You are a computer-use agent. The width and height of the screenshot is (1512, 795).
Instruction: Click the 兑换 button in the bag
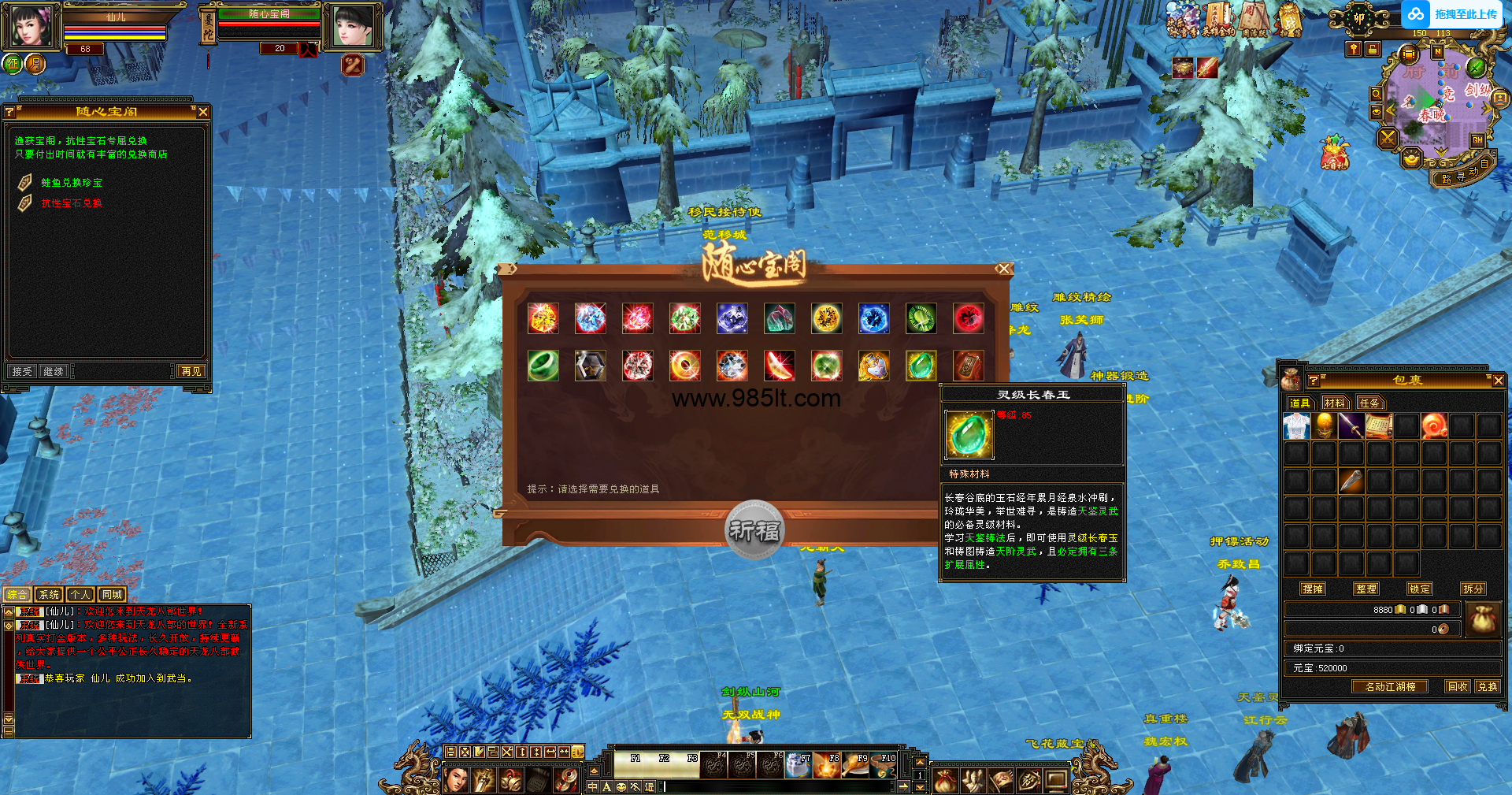[x=1488, y=686]
